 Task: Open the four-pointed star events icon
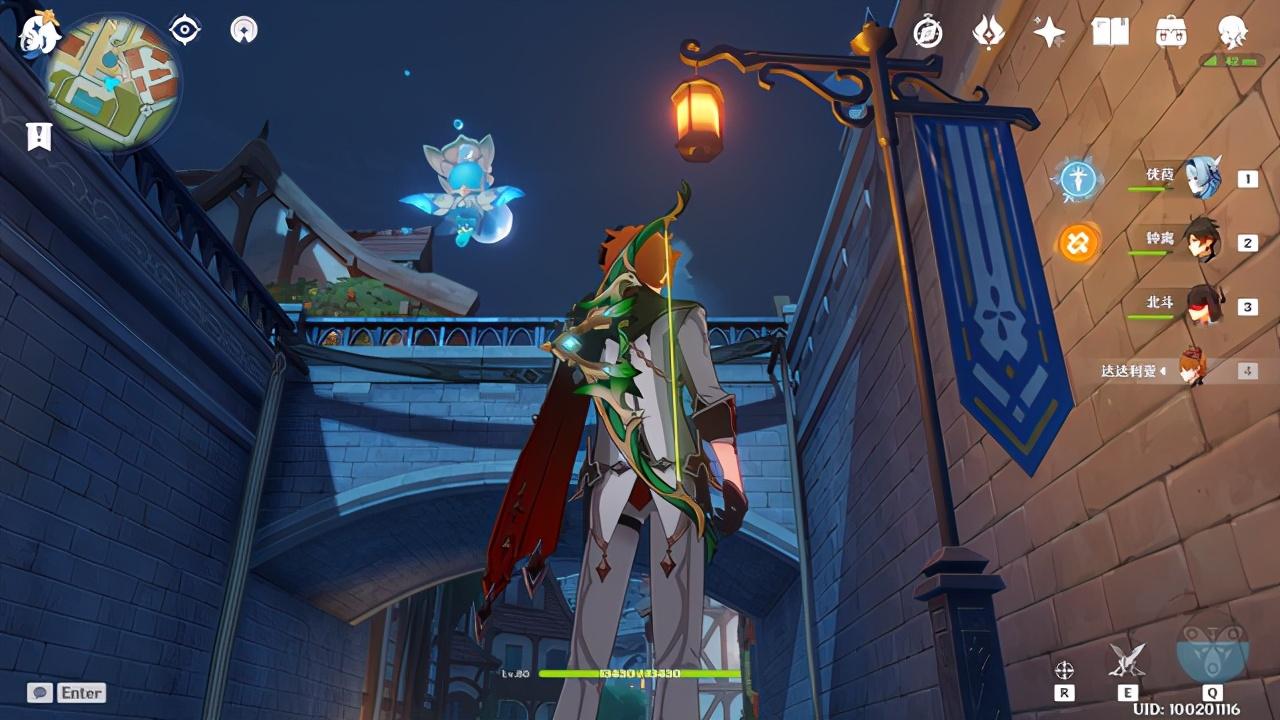tap(1049, 33)
